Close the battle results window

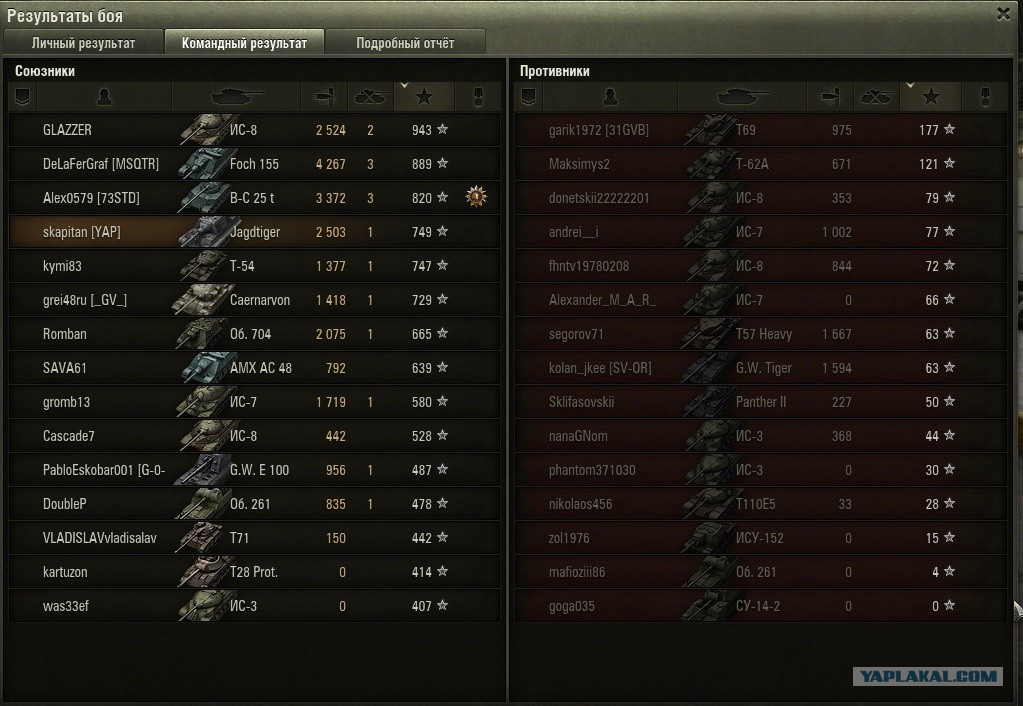1003,14
